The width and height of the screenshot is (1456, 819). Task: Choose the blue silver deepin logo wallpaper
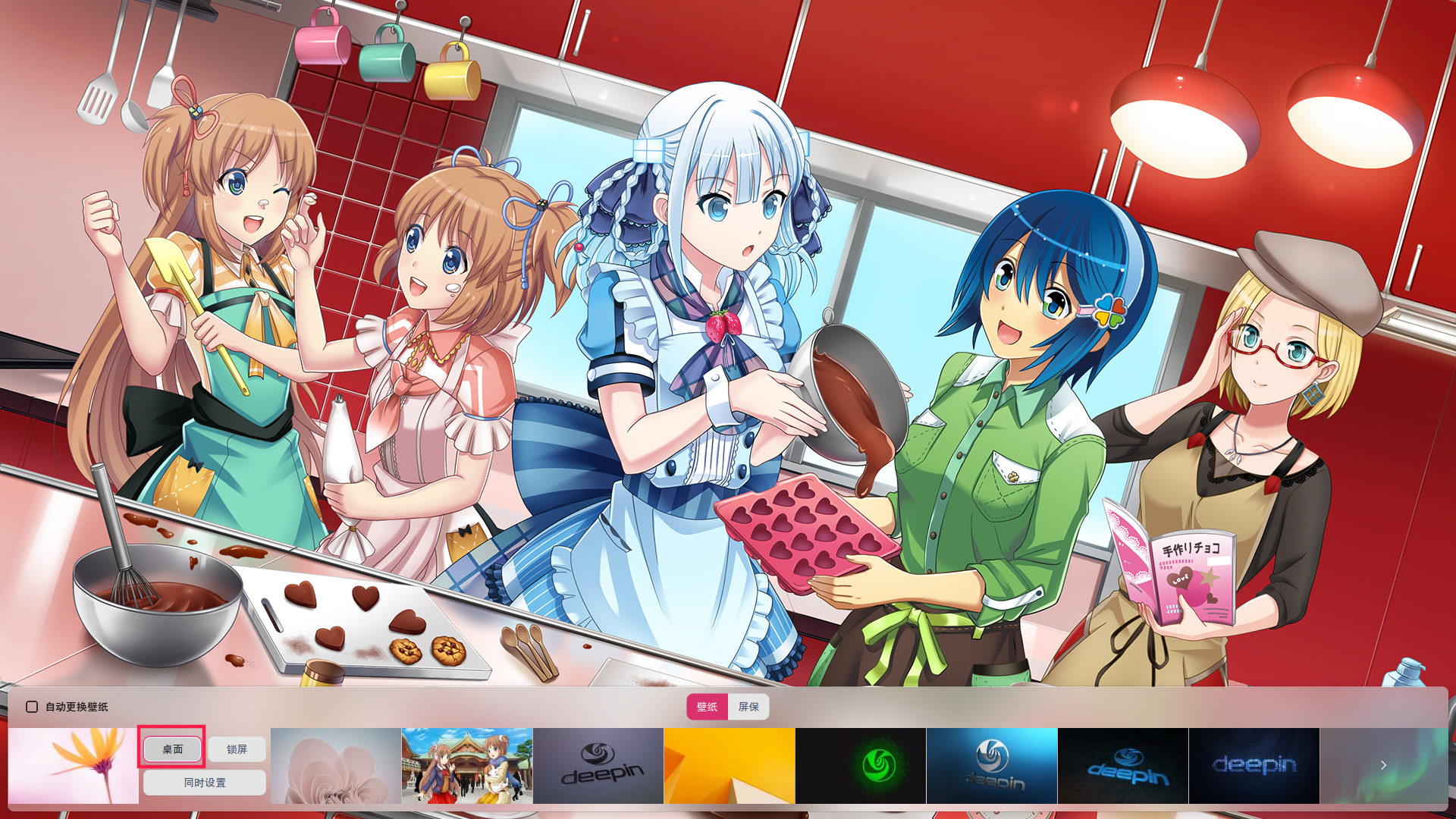pos(992,766)
